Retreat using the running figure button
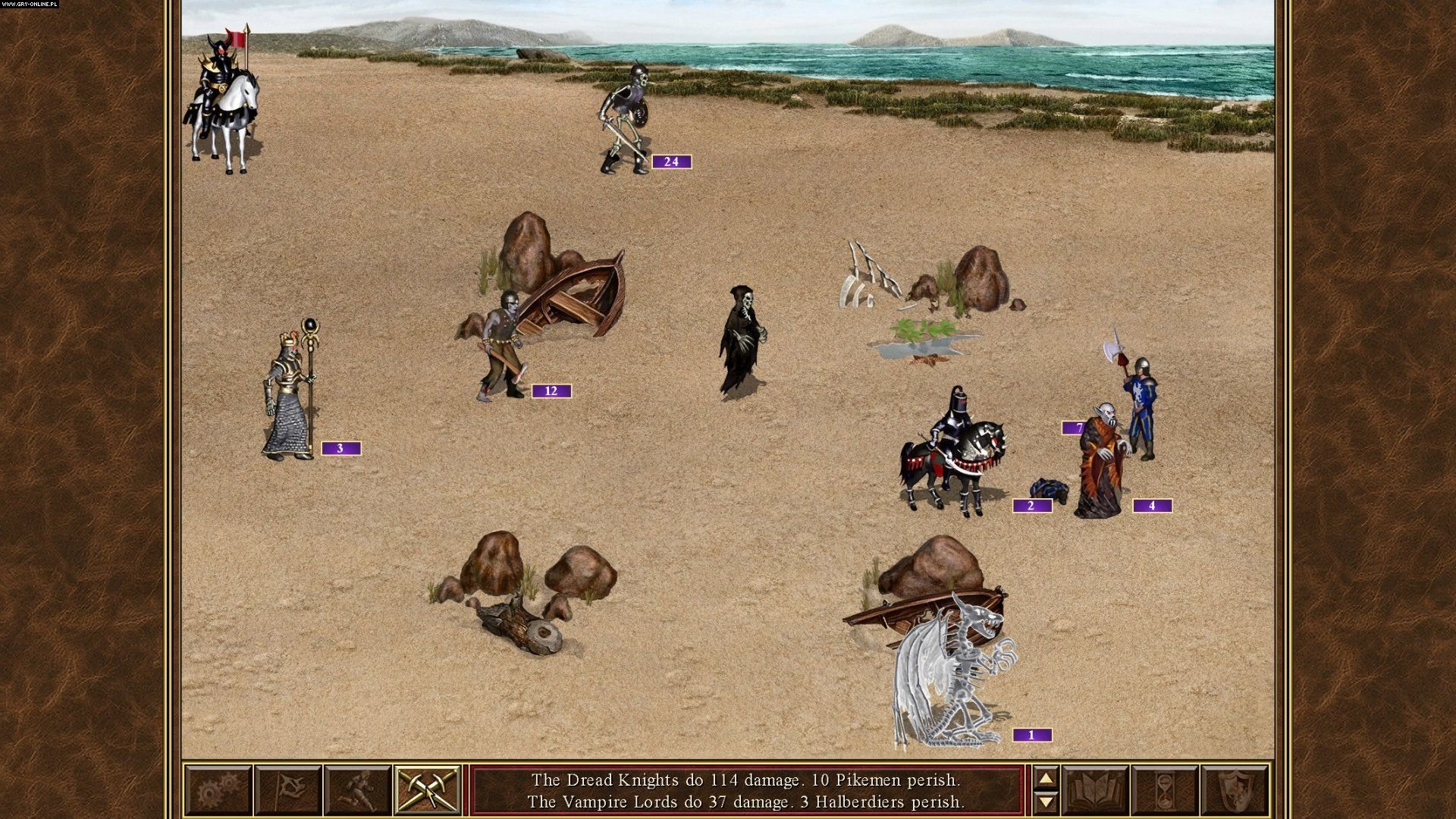The width and height of the screenshot is (1456, 819). click(357, 790)
